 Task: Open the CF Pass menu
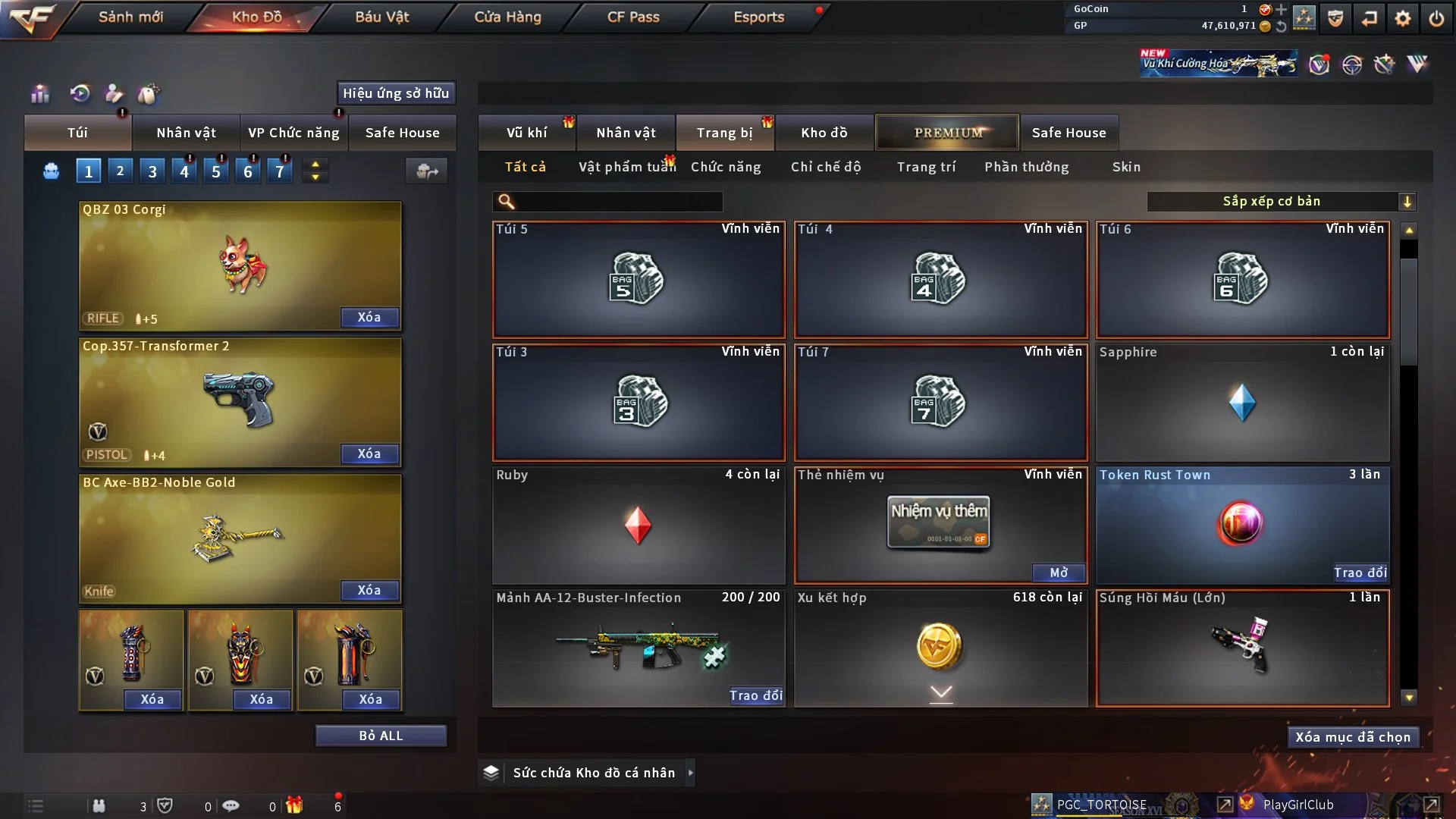tap(633, 17)
